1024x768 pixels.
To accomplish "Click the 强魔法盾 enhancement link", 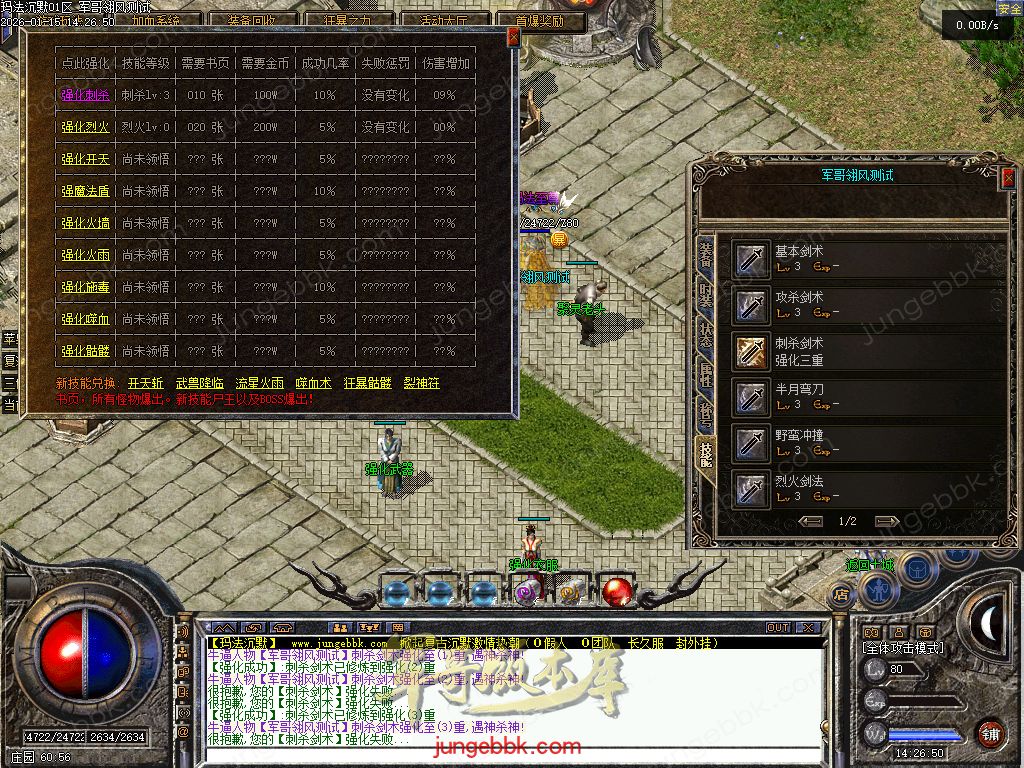I will click(x=84, y=191).
